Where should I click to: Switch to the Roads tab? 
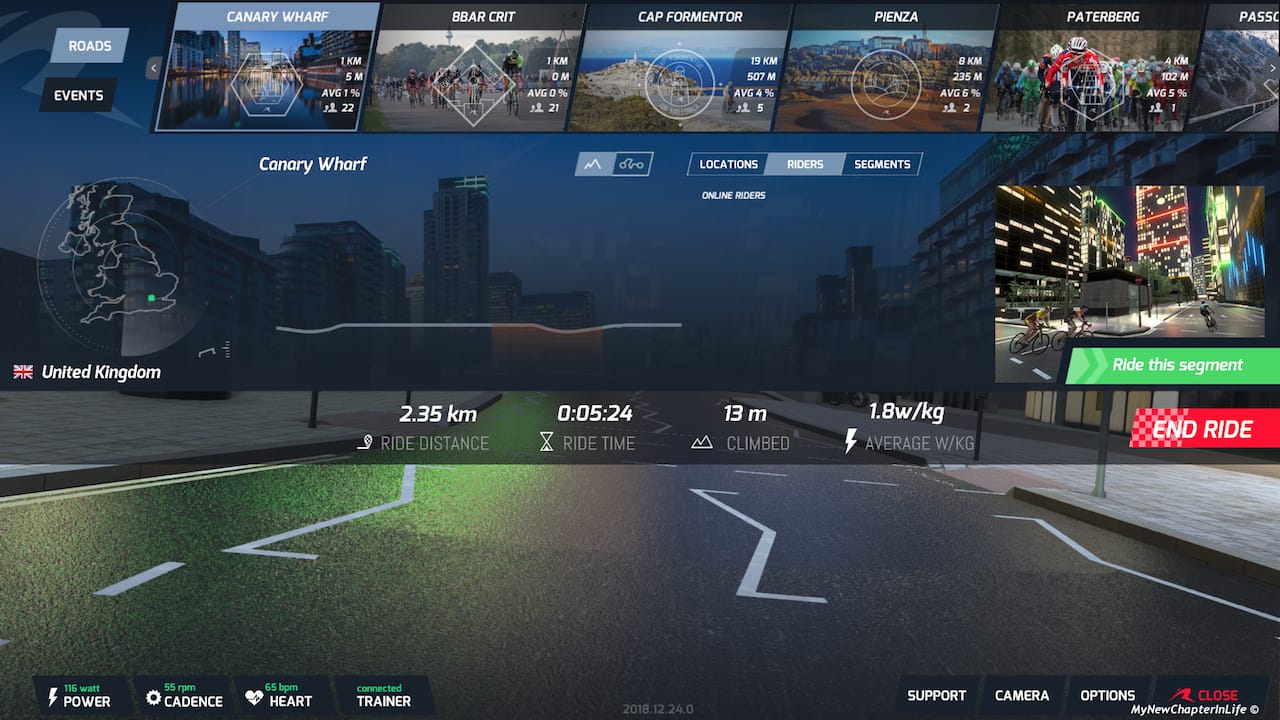(90, 46)
